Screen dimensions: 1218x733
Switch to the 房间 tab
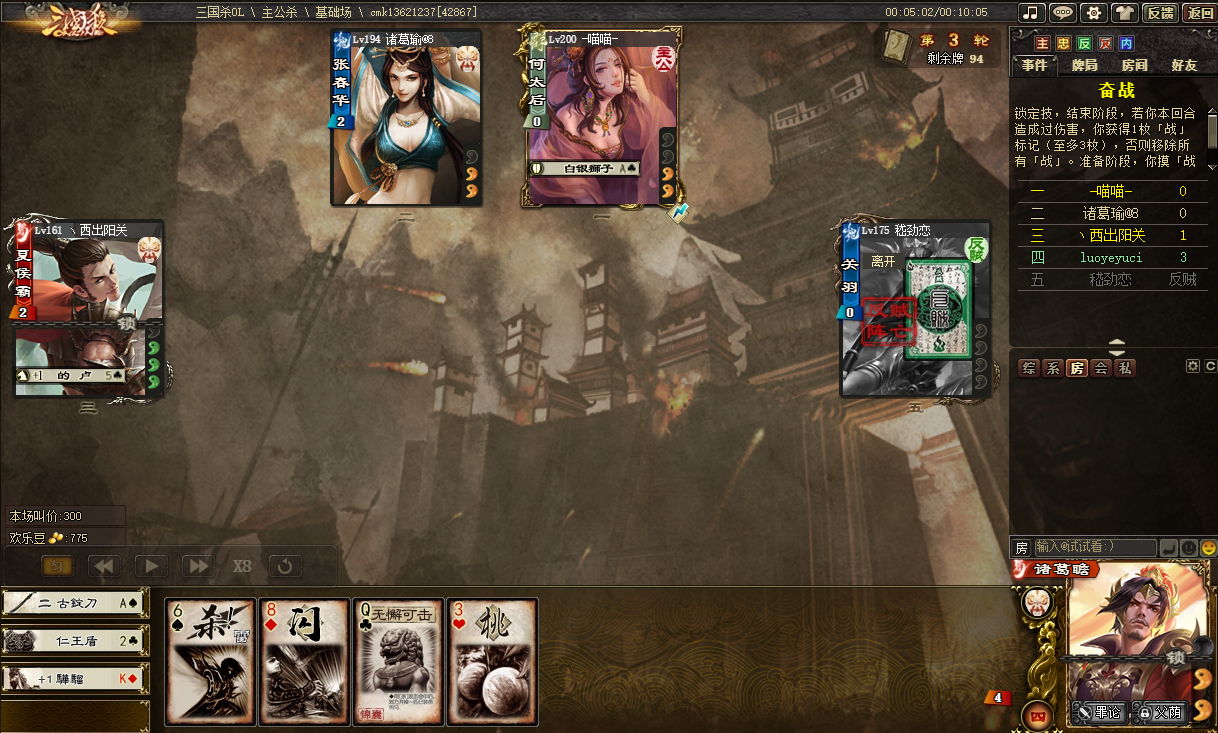tap(1134, 65)
